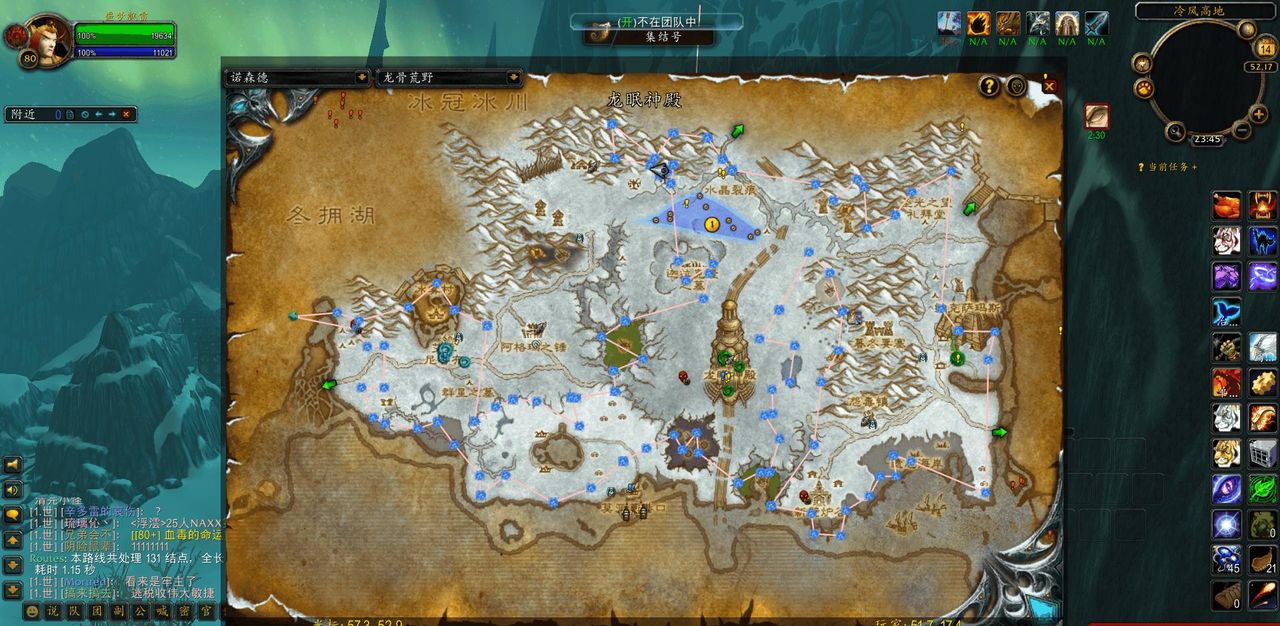Select the 公 (guild) chat channel button
Image resolution: width=1280 pixels, height=626 pixels.
pyautogui.click(x=140, y=611)
